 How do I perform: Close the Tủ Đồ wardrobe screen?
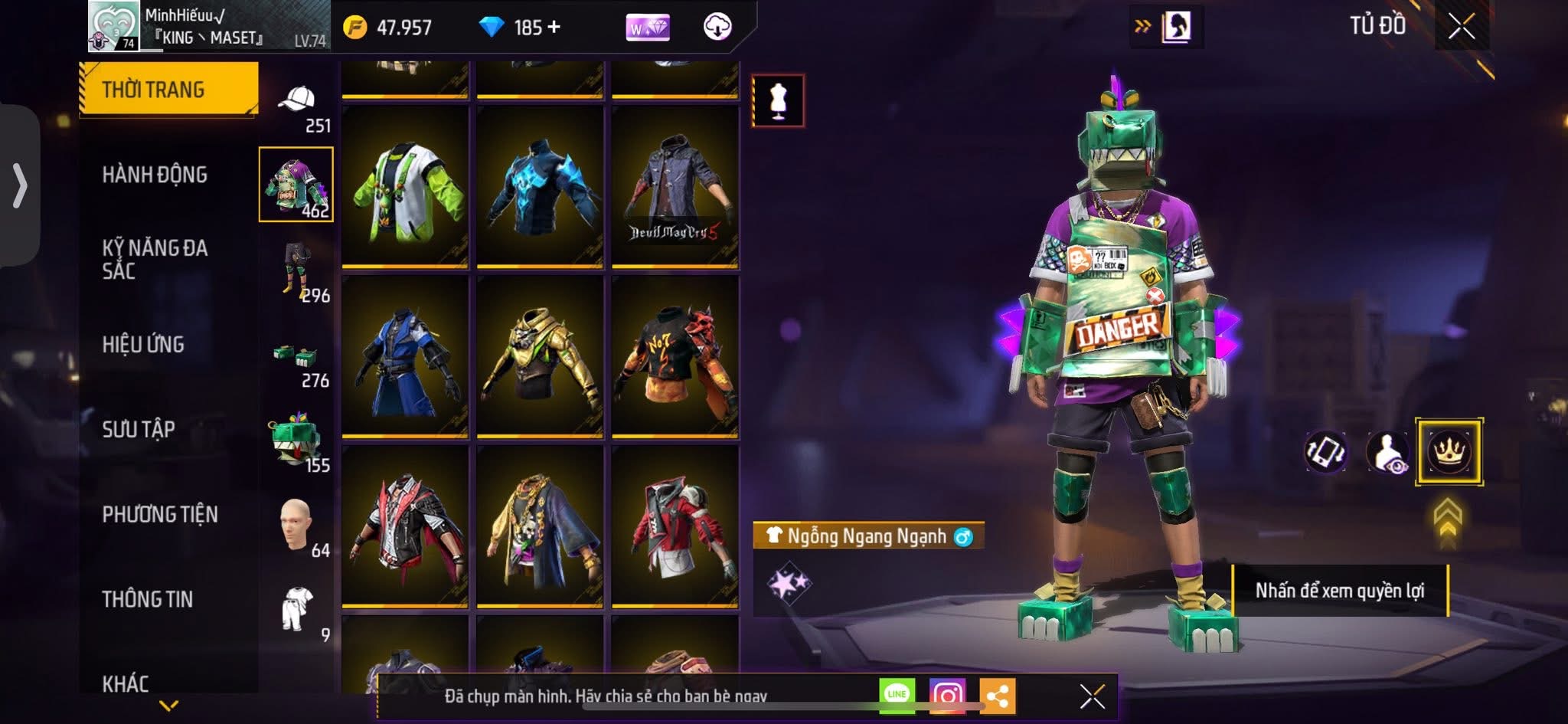[x=1461, y=27]
